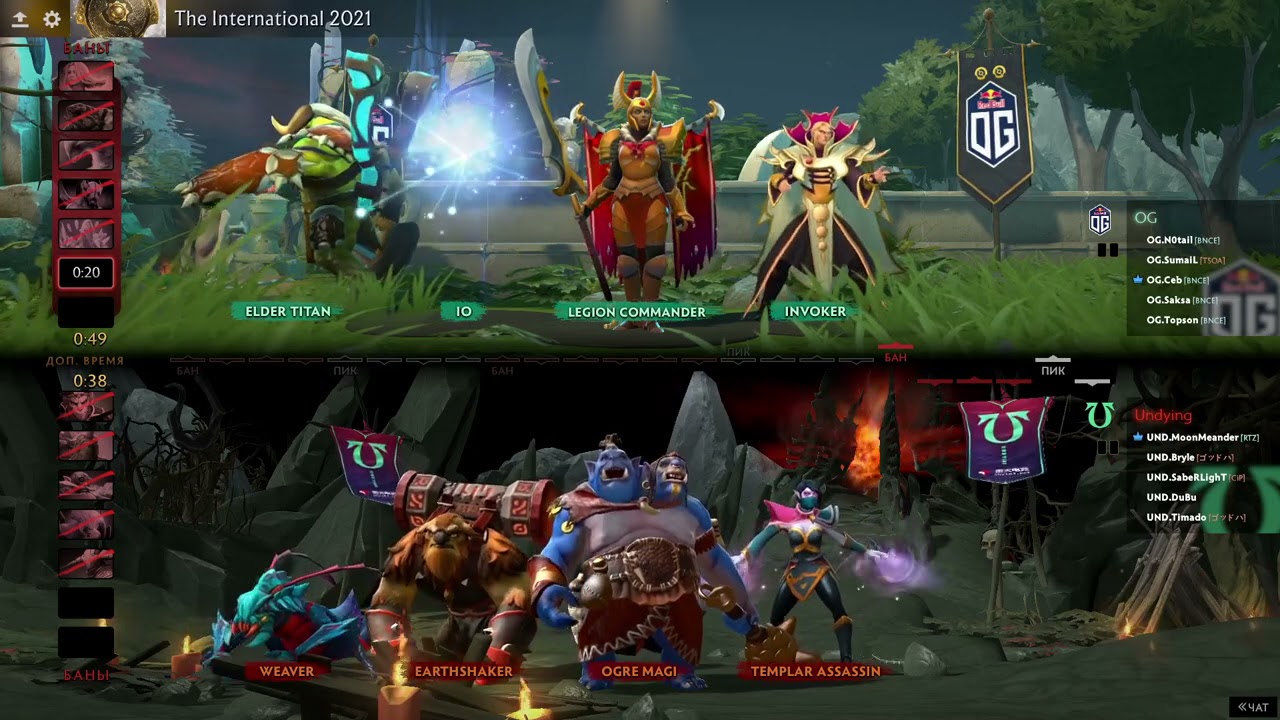Select UND.MoonMeander in the Undying roster
The width and height of the screenshot is (1280, 720).
[x=1192, y=437]
